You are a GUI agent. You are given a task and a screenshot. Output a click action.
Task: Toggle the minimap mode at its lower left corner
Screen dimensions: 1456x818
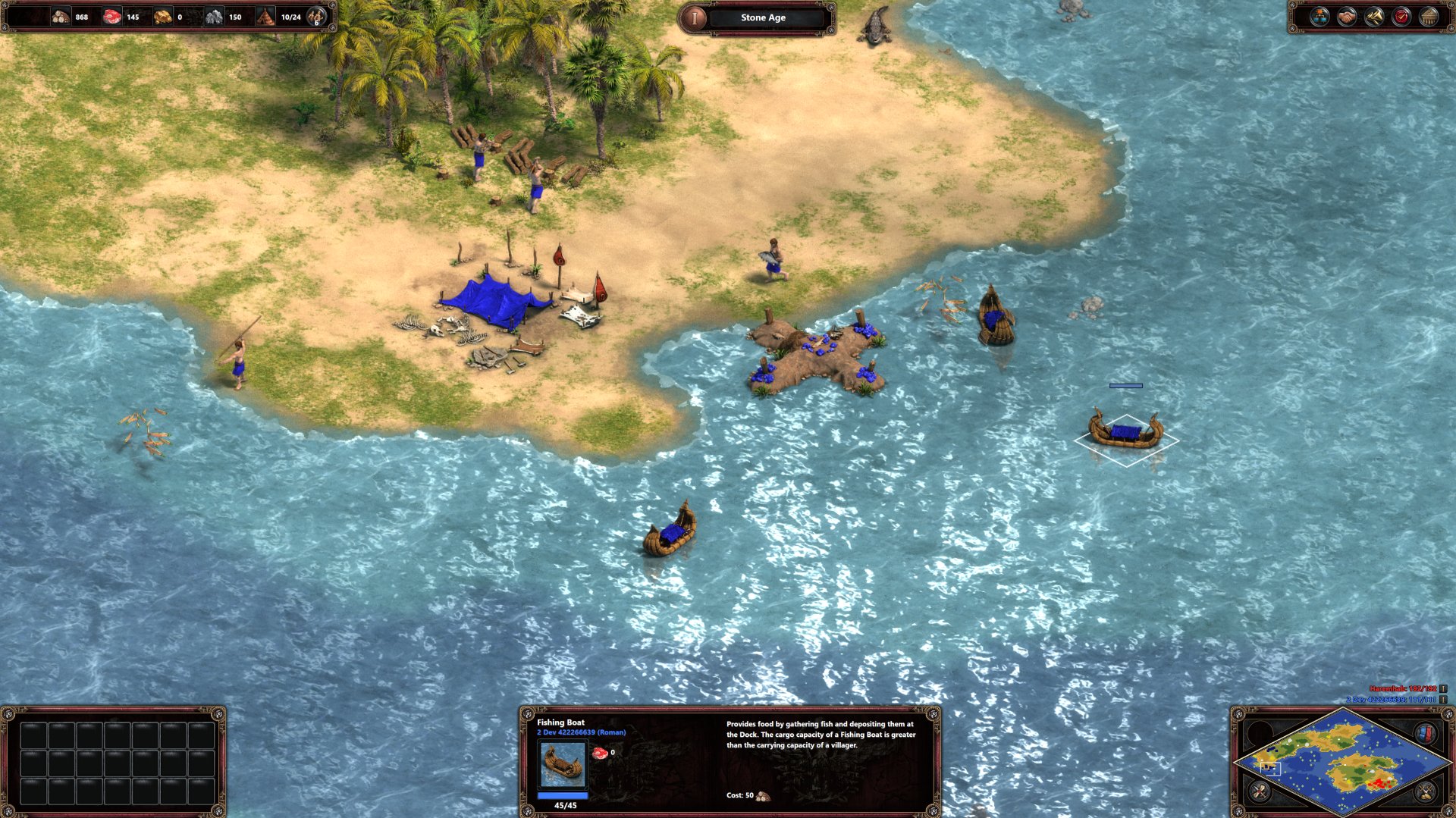pyautogui.click(x=1259, y=791)
